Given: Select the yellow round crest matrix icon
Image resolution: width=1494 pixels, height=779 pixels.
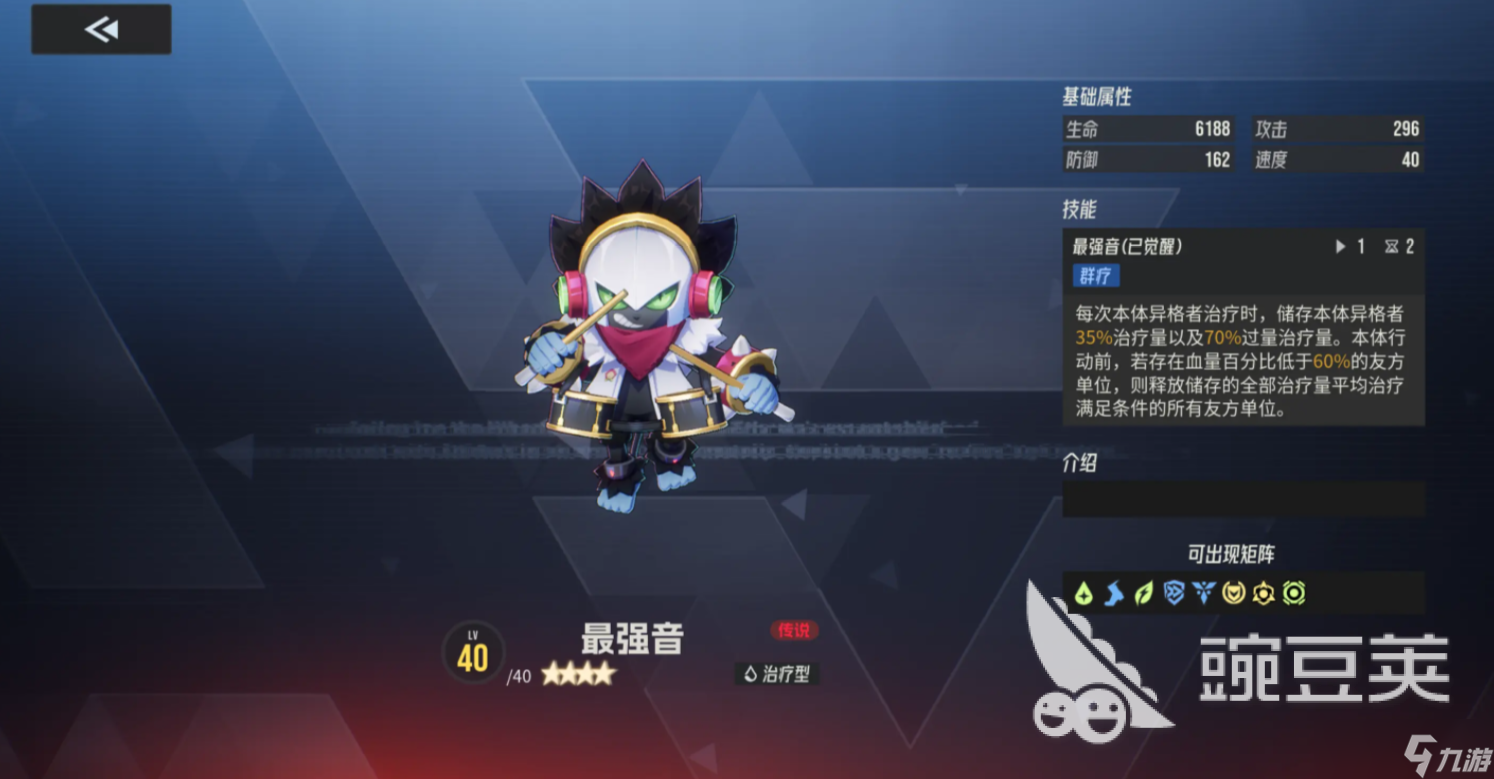Looking at the screenshot, I should pos(1234,594).
